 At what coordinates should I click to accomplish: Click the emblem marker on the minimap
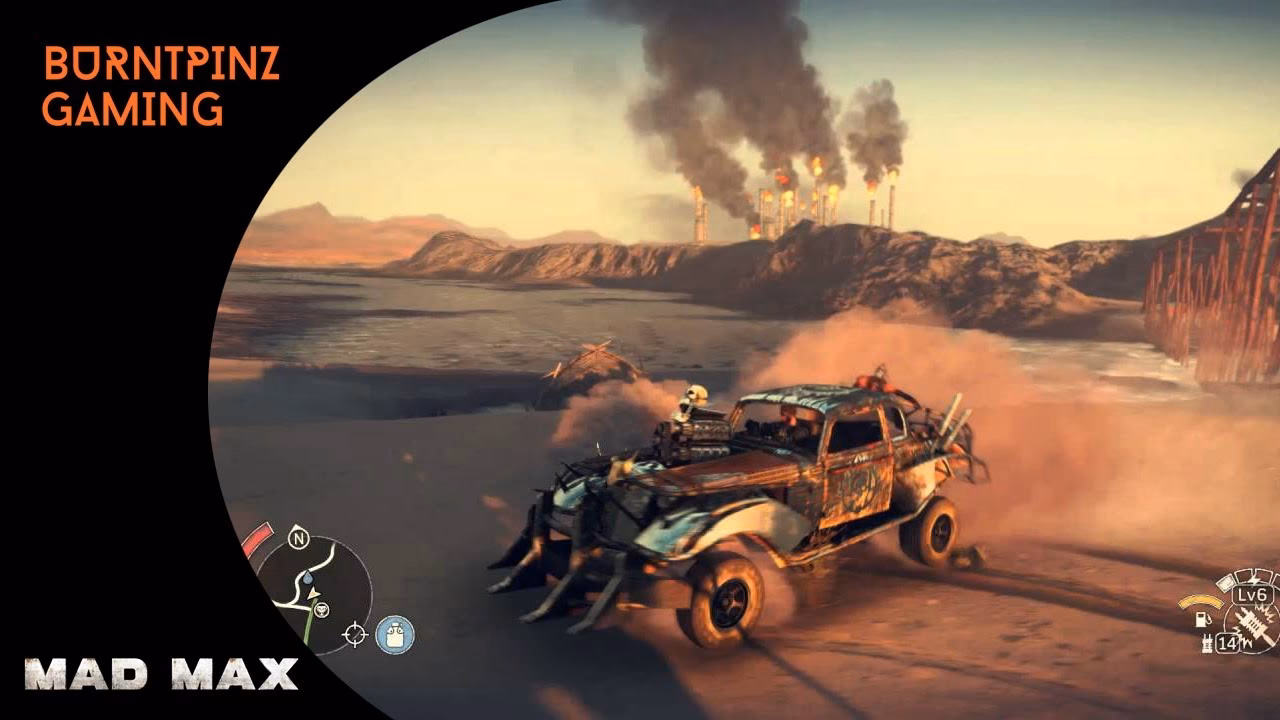click(x=323, y=611)
